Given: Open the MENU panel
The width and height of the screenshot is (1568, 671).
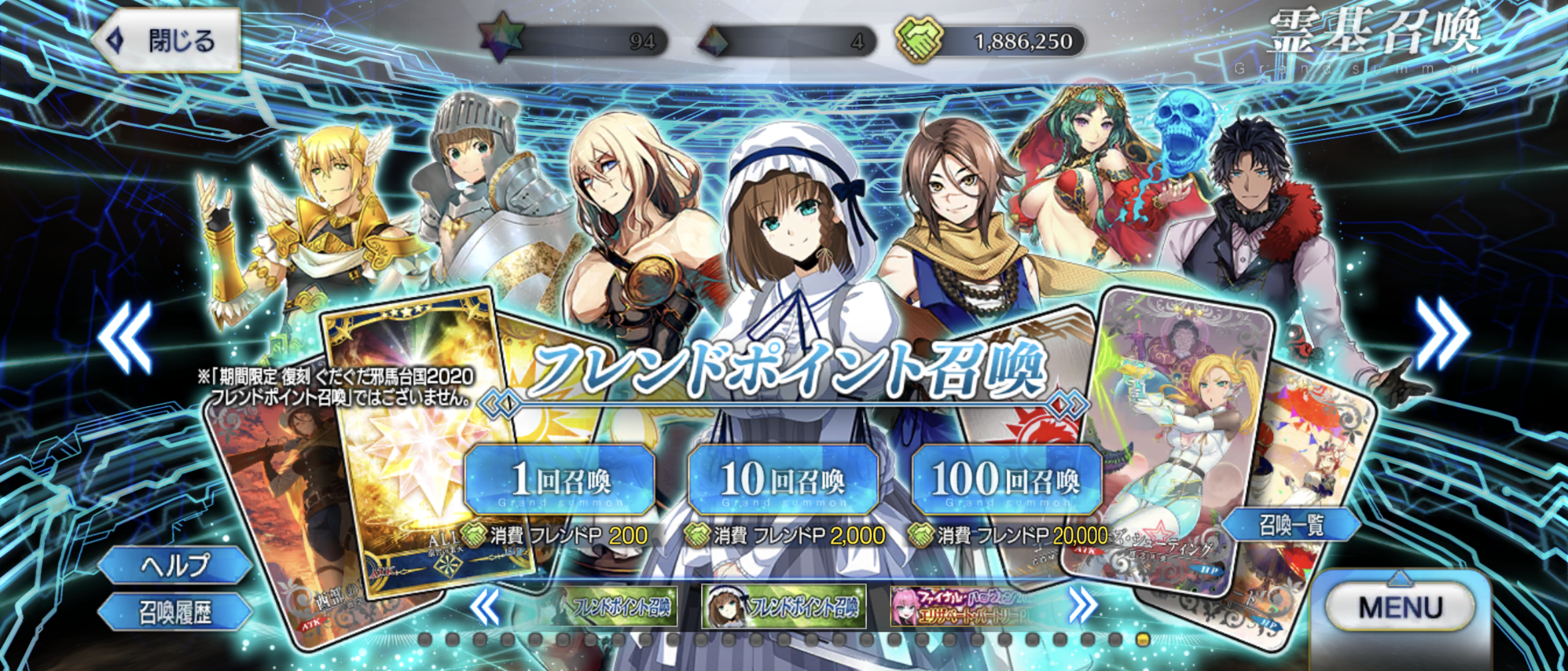Looking at the screenshot, I should (1400, 608).
